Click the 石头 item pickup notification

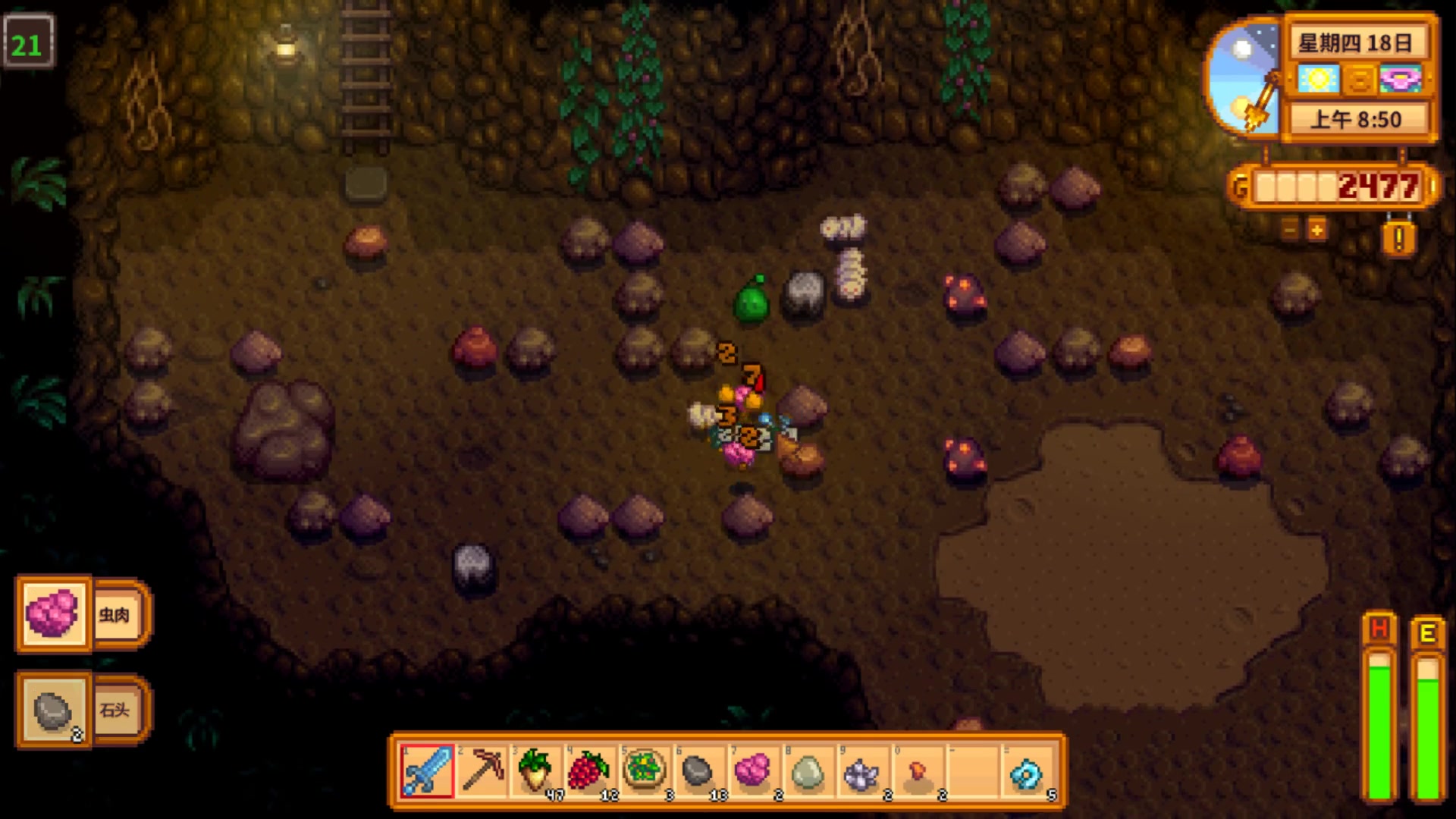83,710
